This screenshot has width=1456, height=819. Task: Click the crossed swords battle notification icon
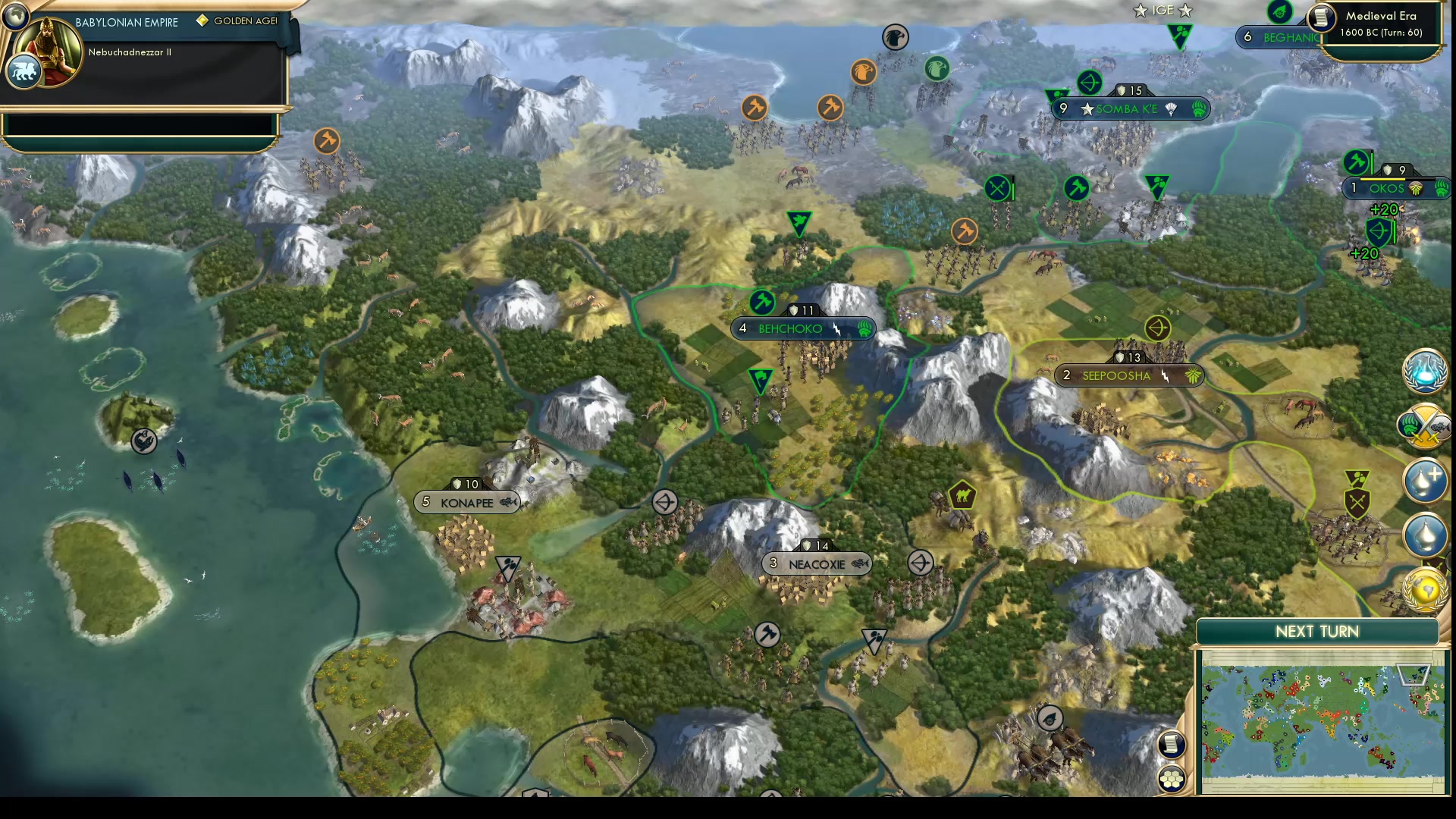1426,426
